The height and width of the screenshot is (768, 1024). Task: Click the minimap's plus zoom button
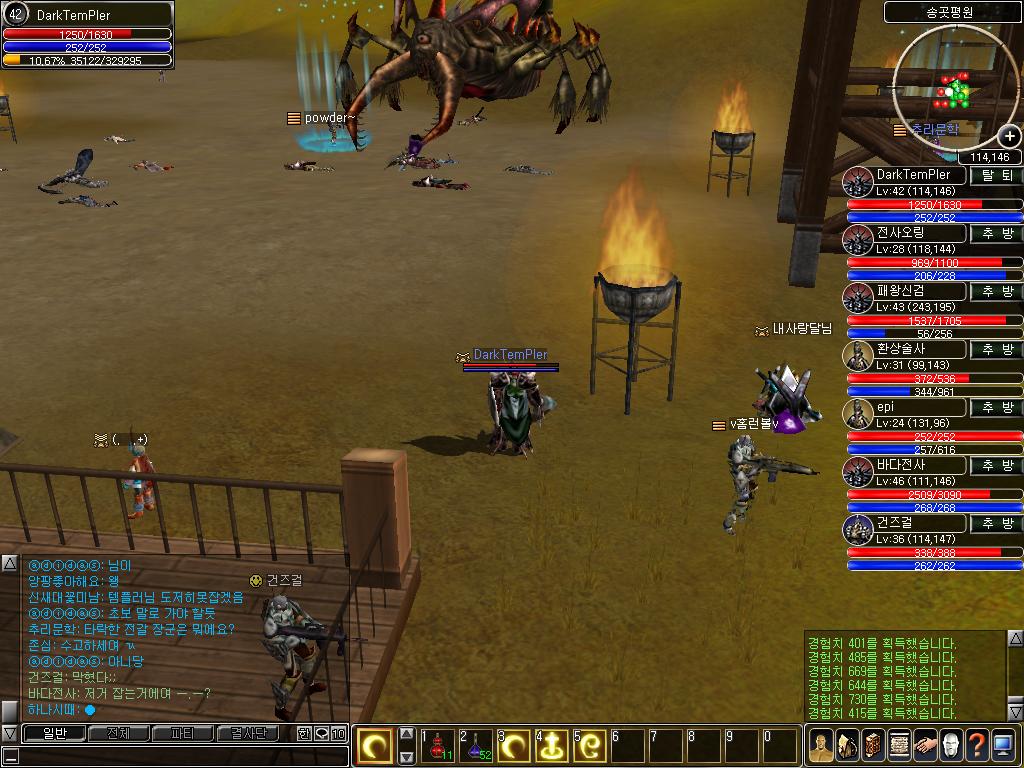coord(1009,137)
